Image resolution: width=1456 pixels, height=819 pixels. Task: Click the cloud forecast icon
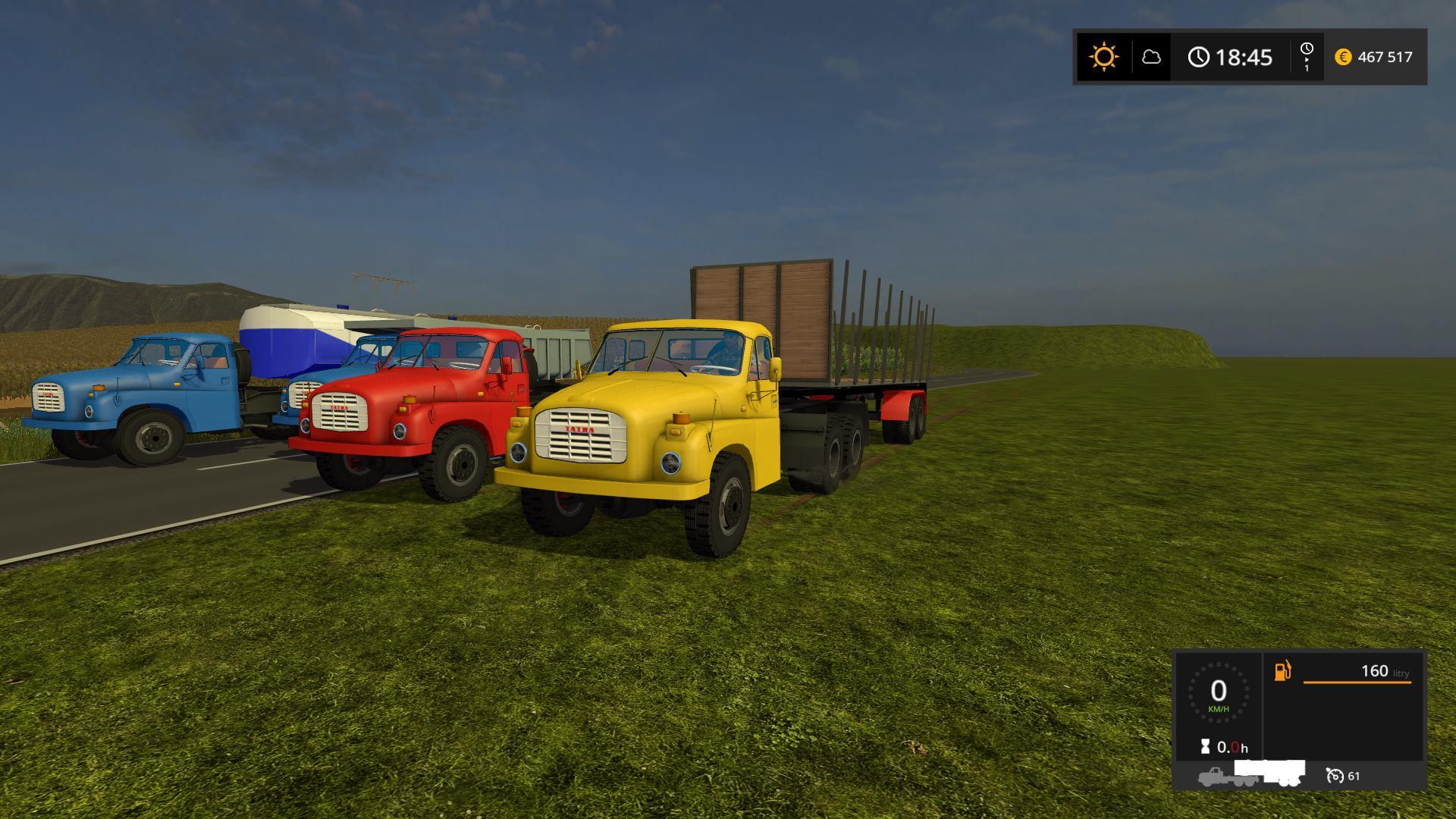pyautogui.click(x=1151, y=57)
